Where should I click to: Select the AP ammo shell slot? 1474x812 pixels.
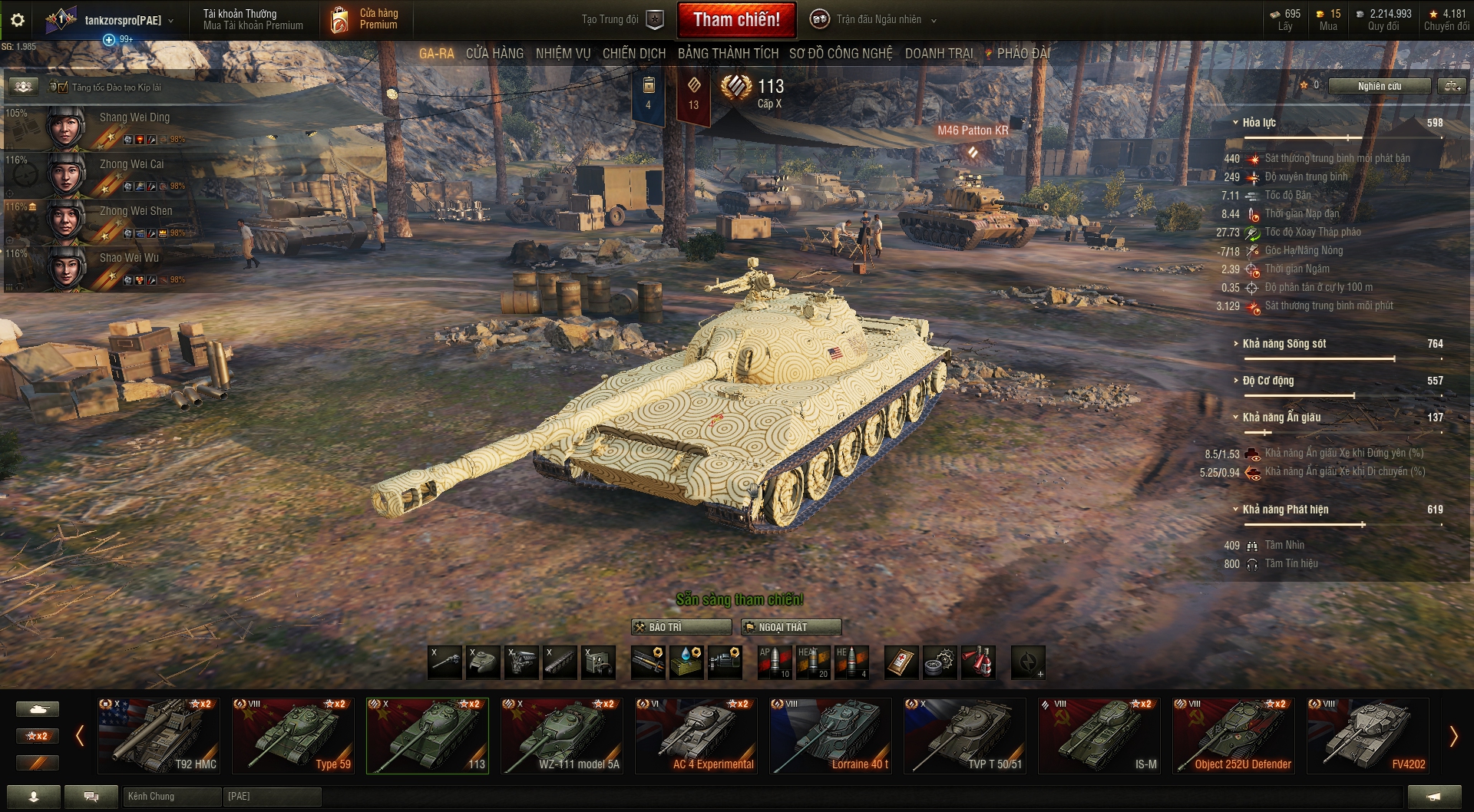pos(775,662)
